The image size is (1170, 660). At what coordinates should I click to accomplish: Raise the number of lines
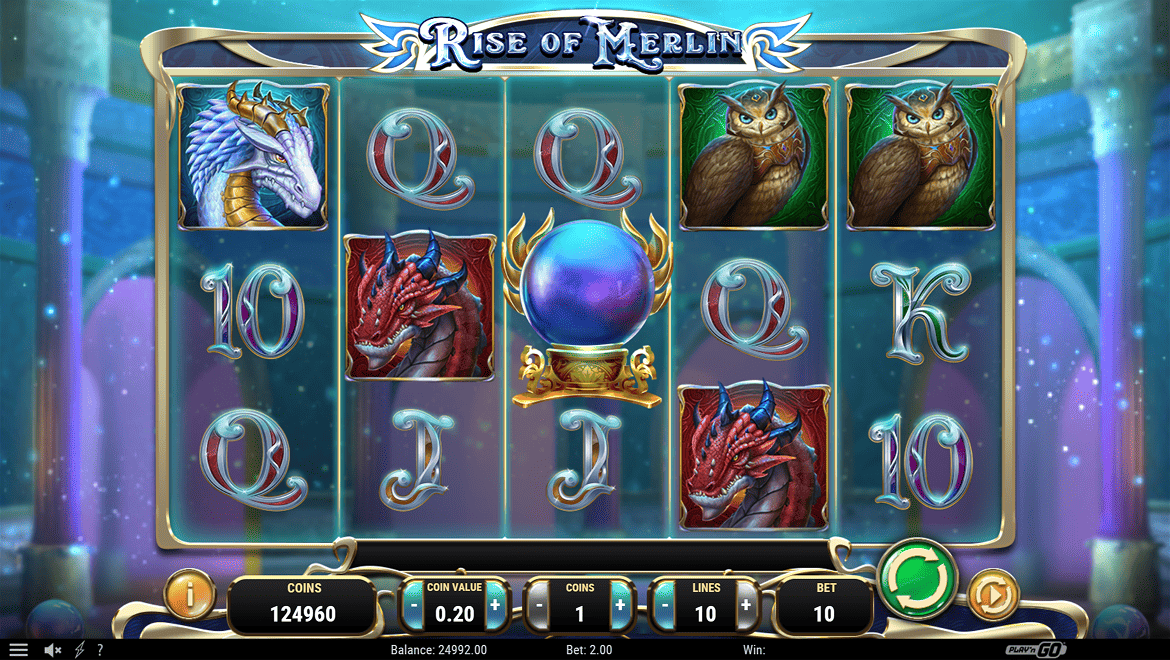[x=746, y=605]
